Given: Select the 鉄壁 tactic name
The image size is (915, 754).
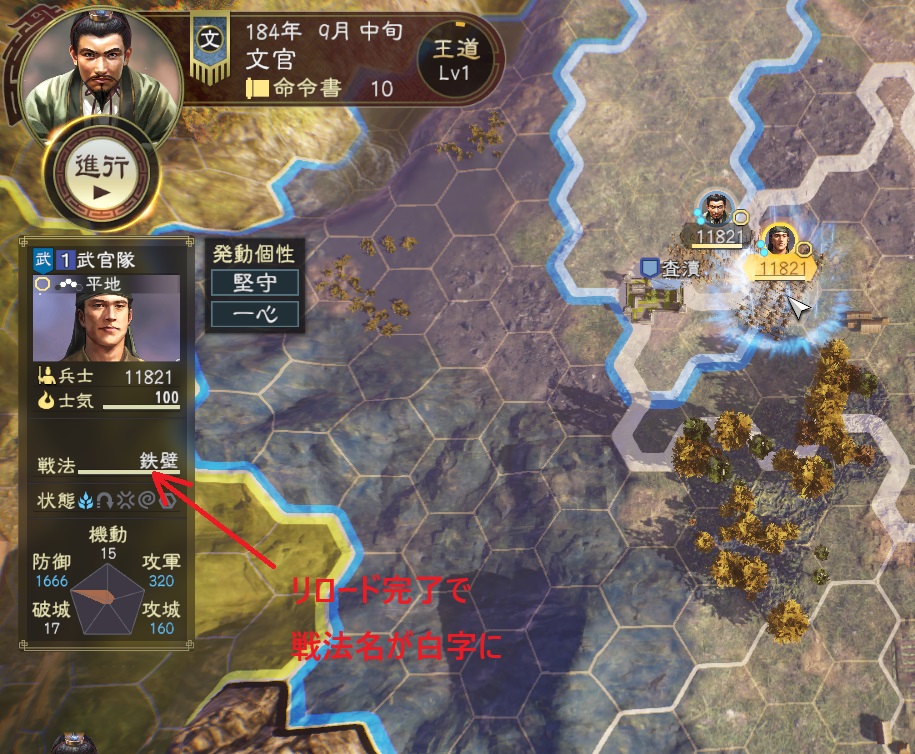Looking at the screenshot, I should pyautogui.click(x=157, y=462).
